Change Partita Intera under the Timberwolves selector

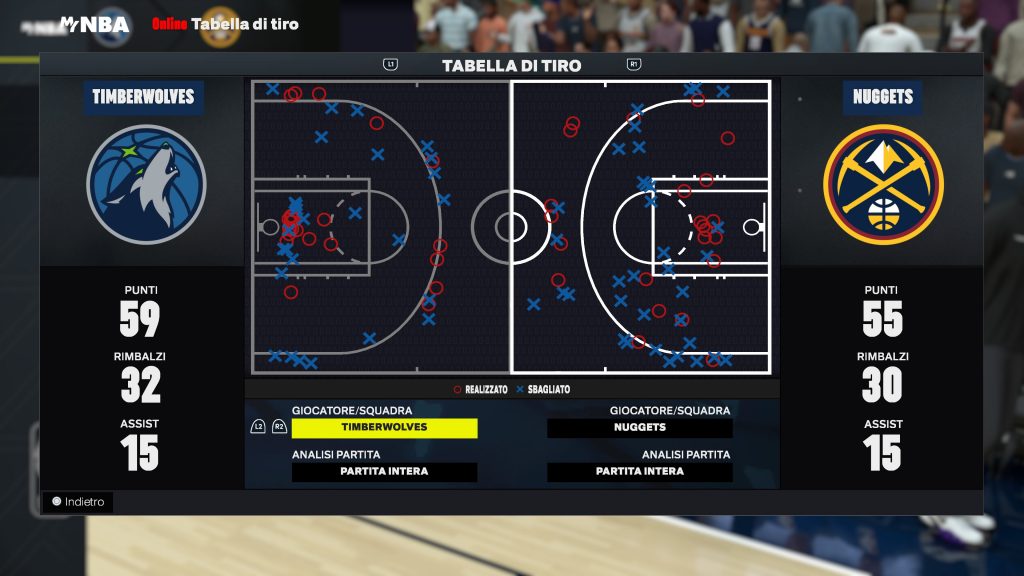coord(384,472)
